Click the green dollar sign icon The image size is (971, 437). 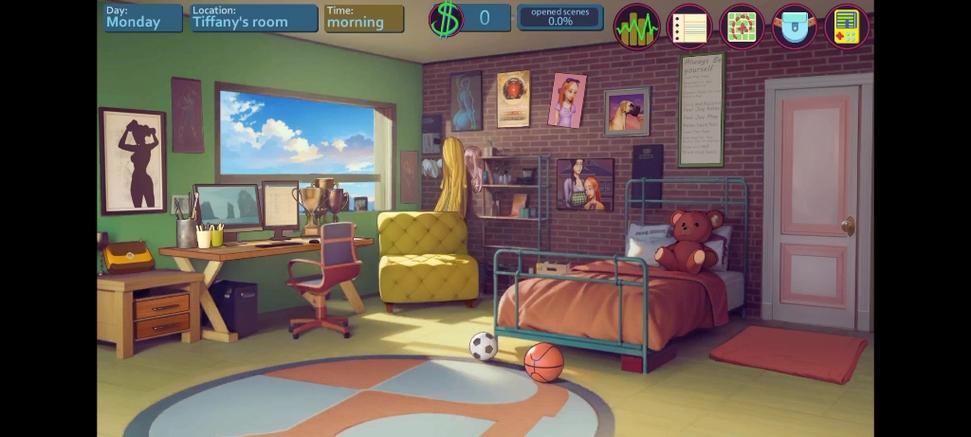(x=446, y=19)
